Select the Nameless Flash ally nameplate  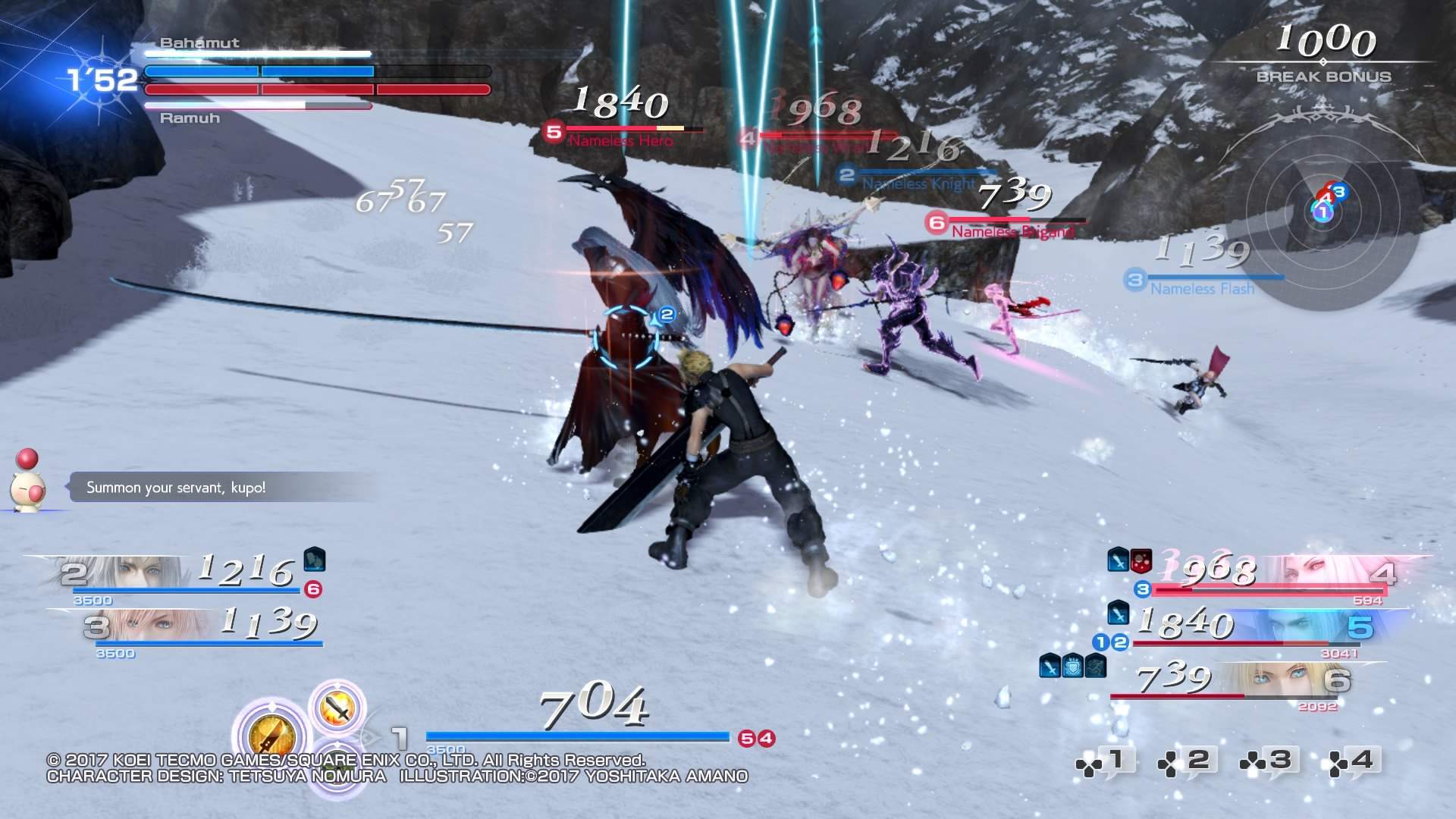pos(1202,289)
